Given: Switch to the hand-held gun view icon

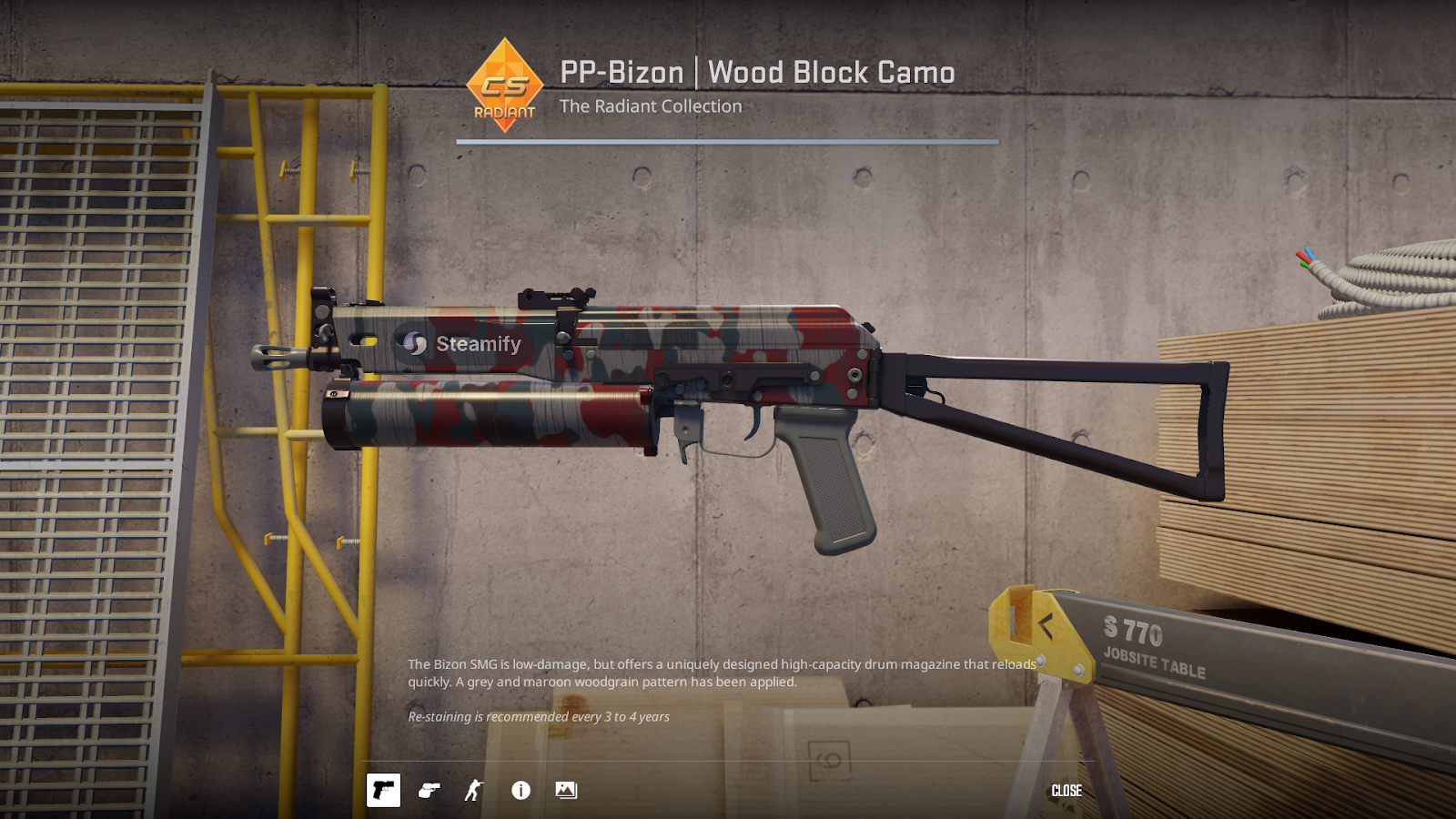Looking at the screenshot, I should point(430,790).
